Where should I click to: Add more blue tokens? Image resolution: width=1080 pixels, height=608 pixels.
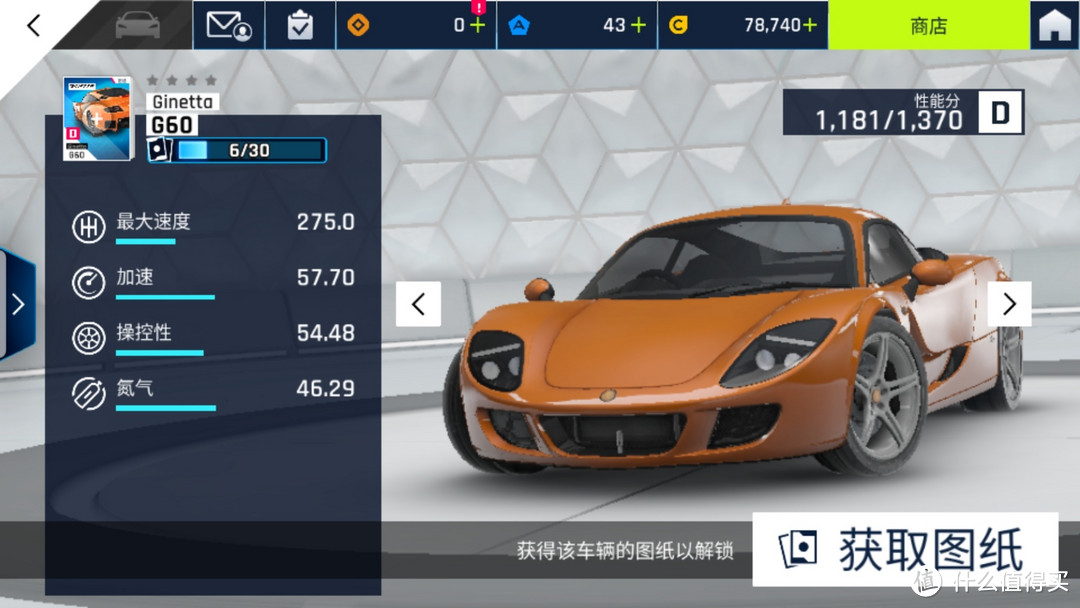637,25
